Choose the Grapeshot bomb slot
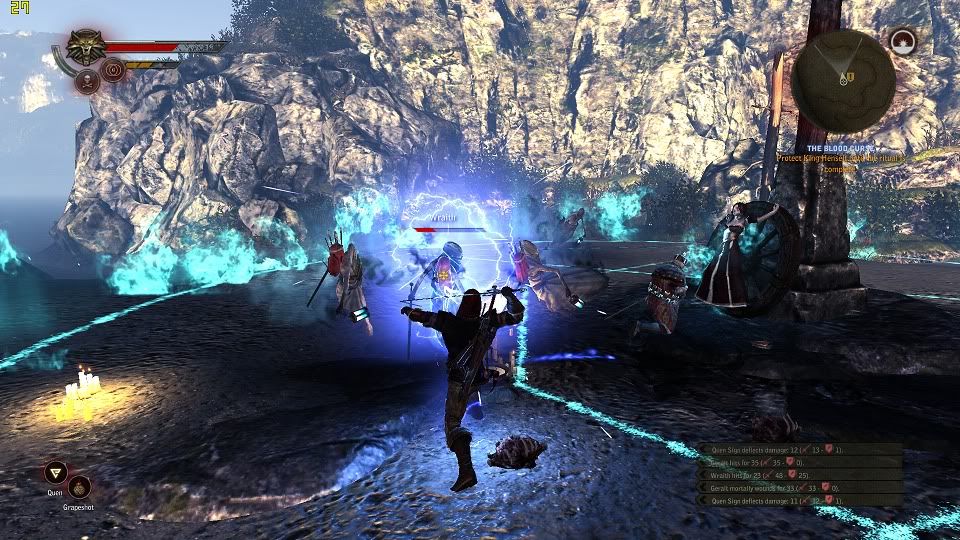The height and width of the screenshot is (540, 960). pos(79,487)
